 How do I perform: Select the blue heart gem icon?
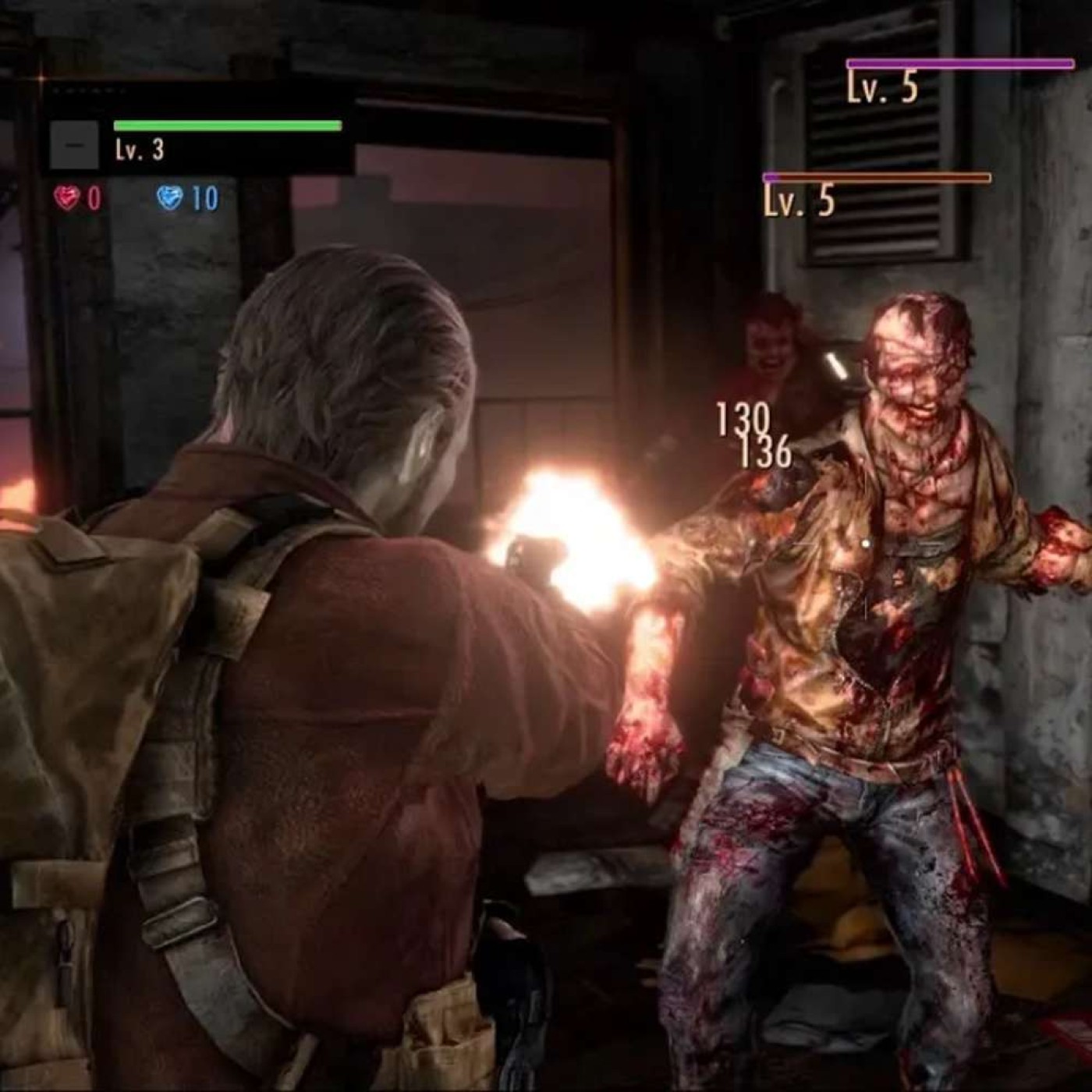coord(169,198)
